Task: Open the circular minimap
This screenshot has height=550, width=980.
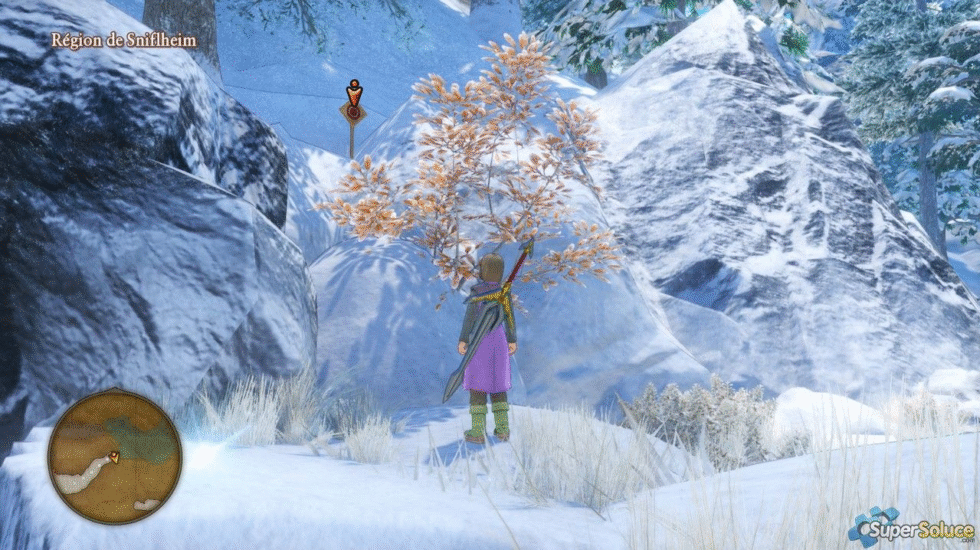Action: coord(115,456)
